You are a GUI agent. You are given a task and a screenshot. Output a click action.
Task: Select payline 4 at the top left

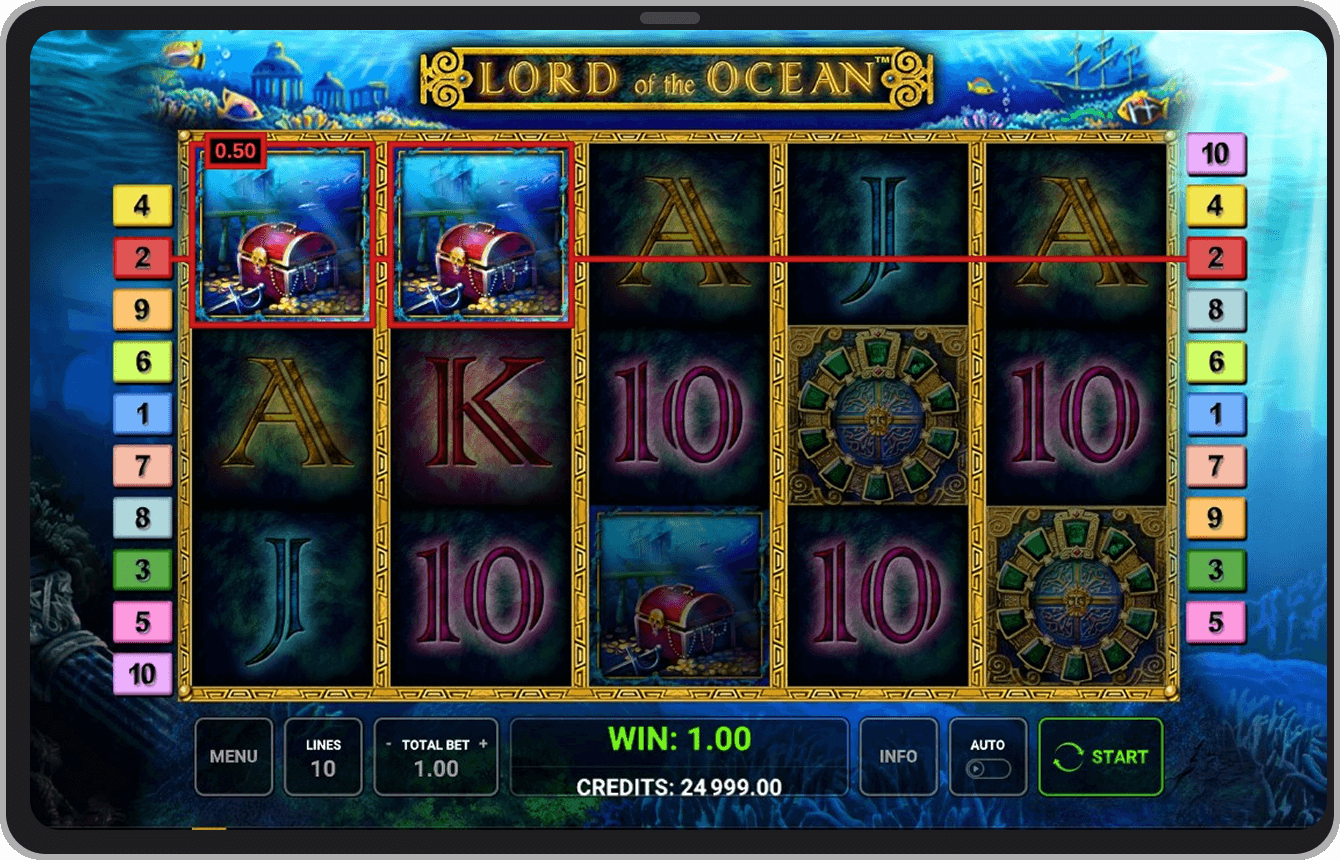[141, 207]
